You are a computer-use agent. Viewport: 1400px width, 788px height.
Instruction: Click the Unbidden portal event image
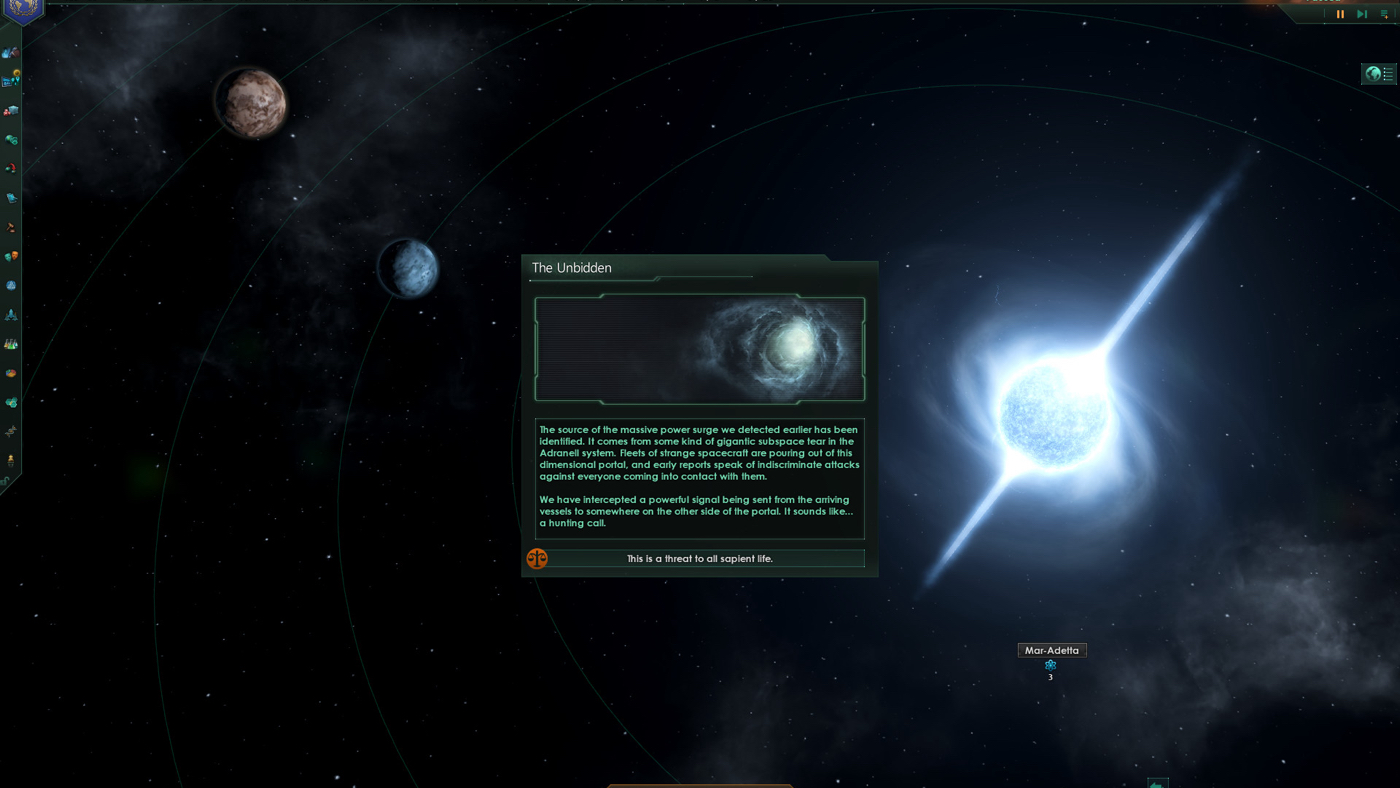(x=699, y=348)
